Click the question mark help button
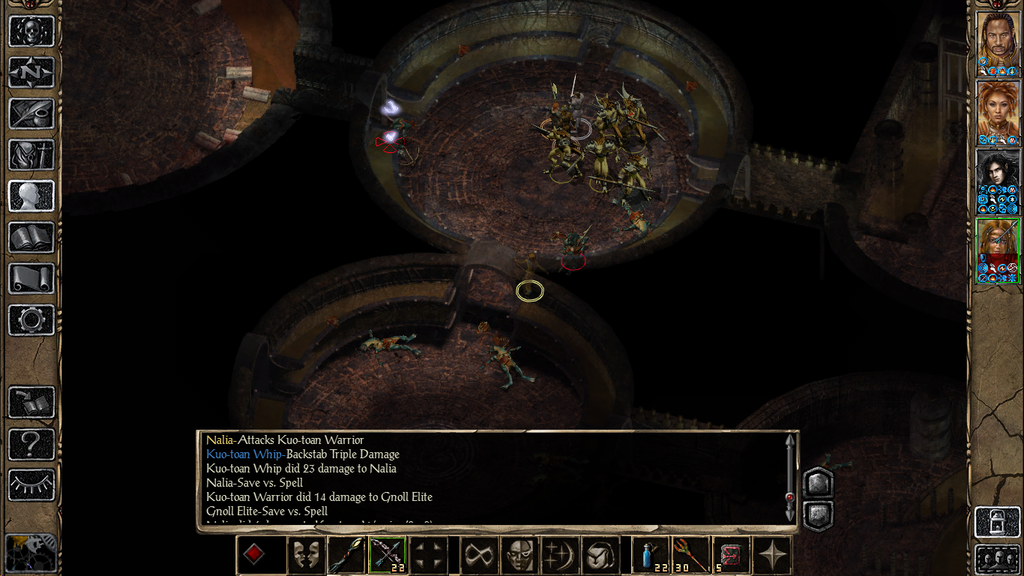 31,443
